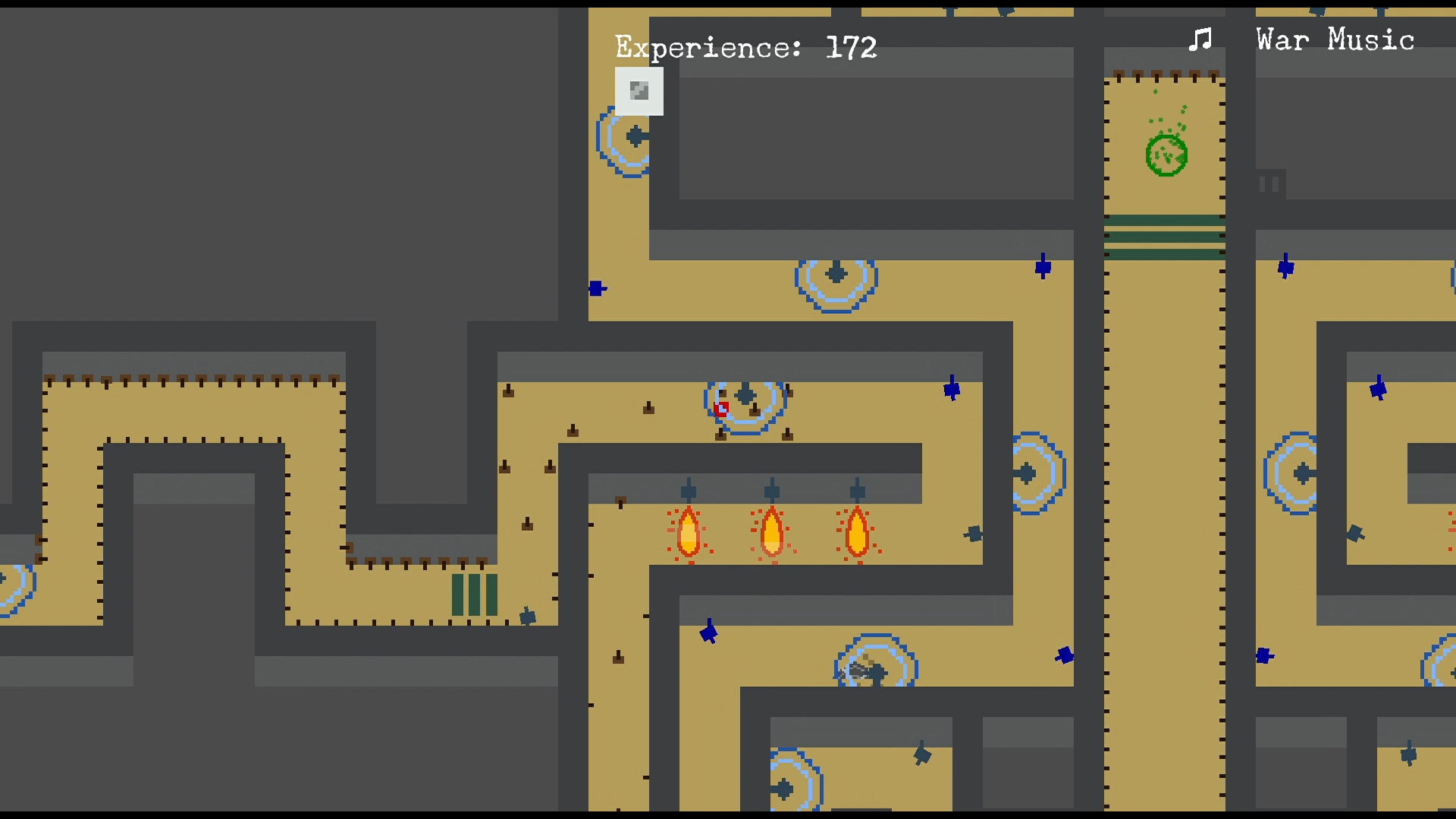Select the leftmost flame trap

point(689,533)
